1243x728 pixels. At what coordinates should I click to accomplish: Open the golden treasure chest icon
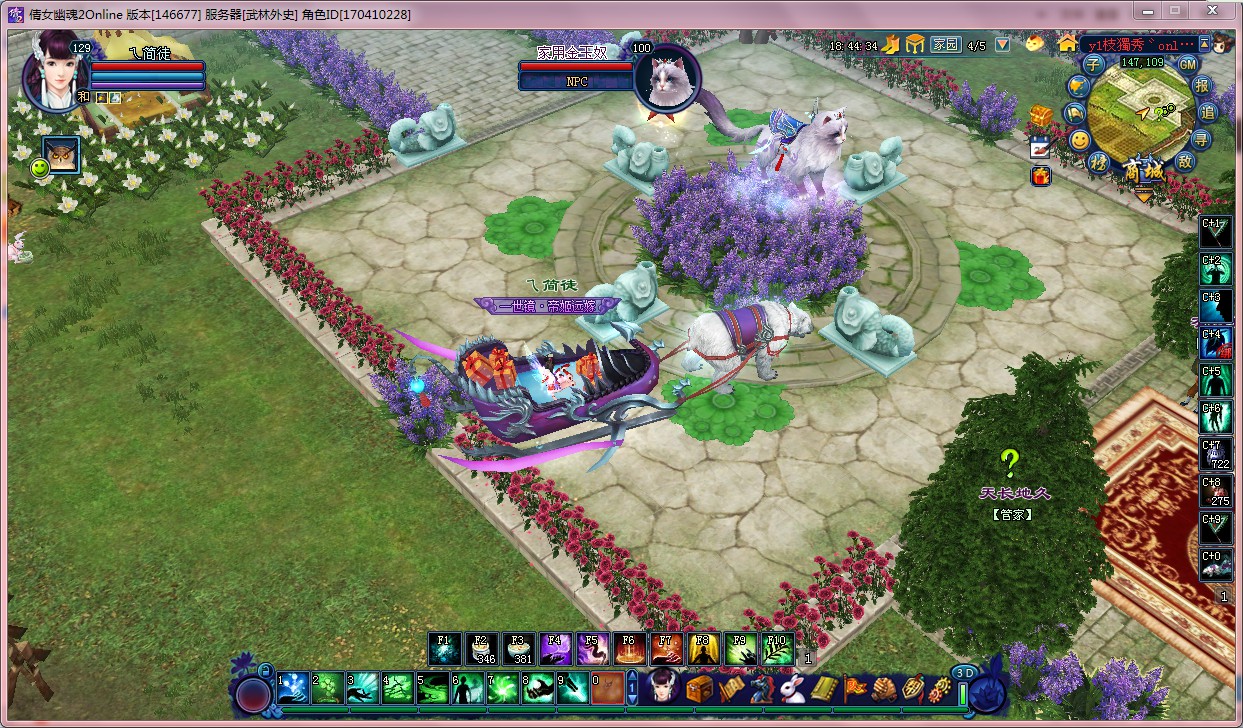click(1041, 114)
